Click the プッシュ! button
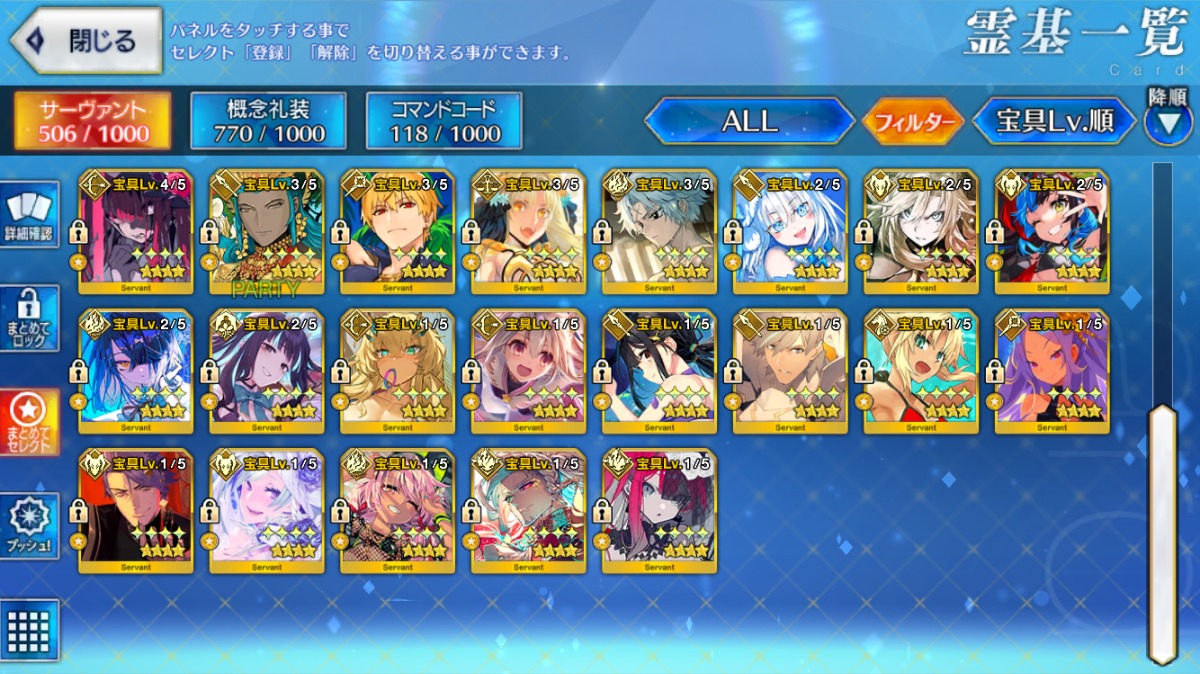 pyautogui.click(x=29, y=526)
